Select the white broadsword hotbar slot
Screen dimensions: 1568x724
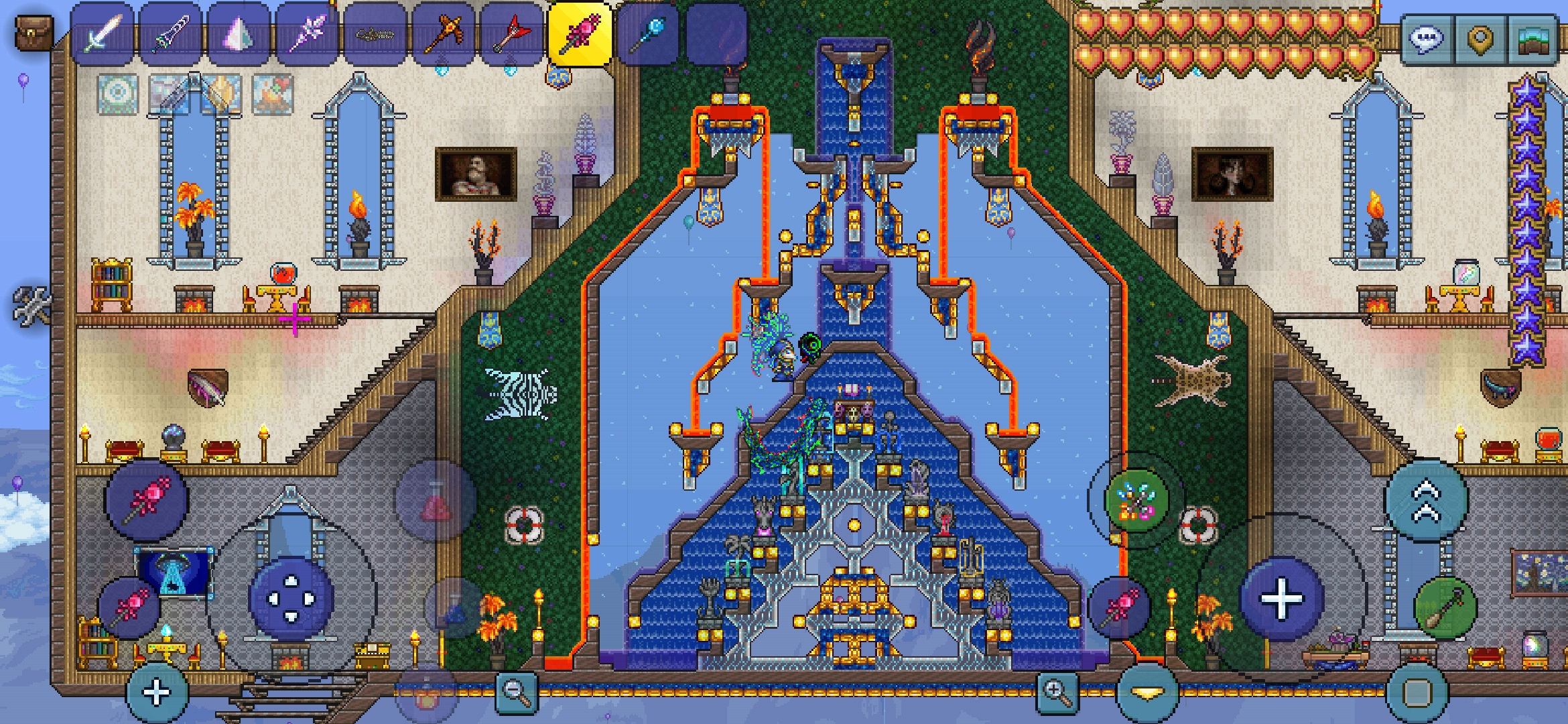pos(103,34)
